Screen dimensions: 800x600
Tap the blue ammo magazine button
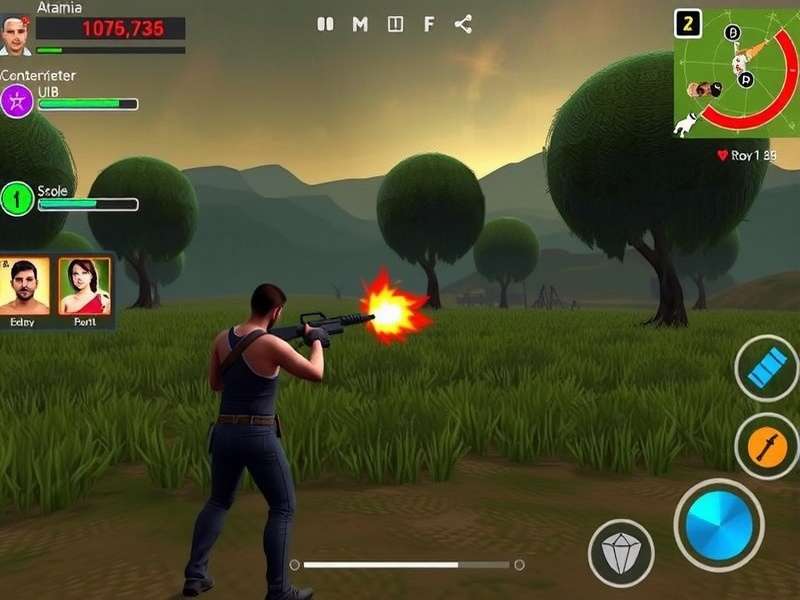[767, 368]
